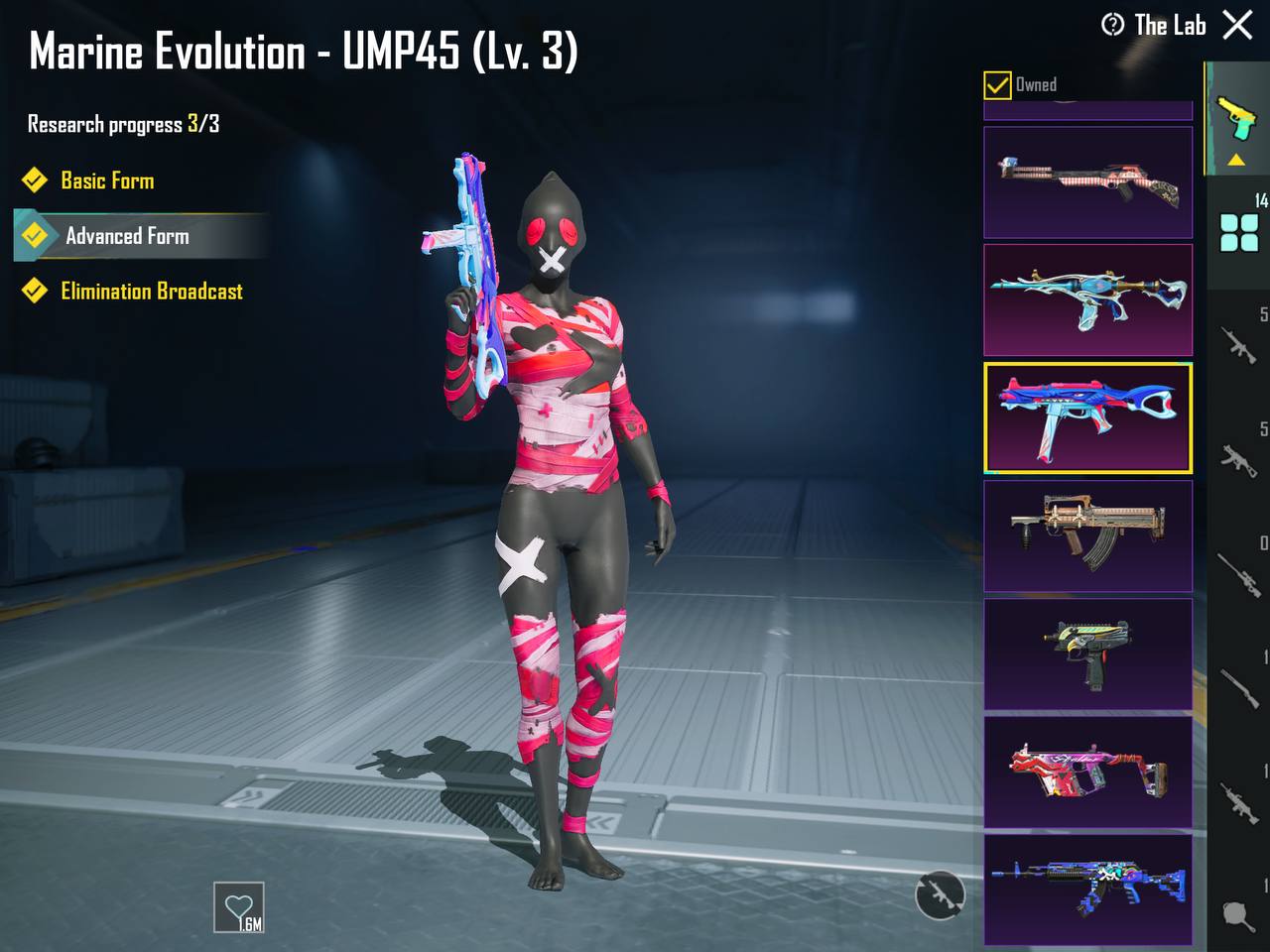
Task: Switch to the four-squares all category tab
Action: tap(1239, 233)
